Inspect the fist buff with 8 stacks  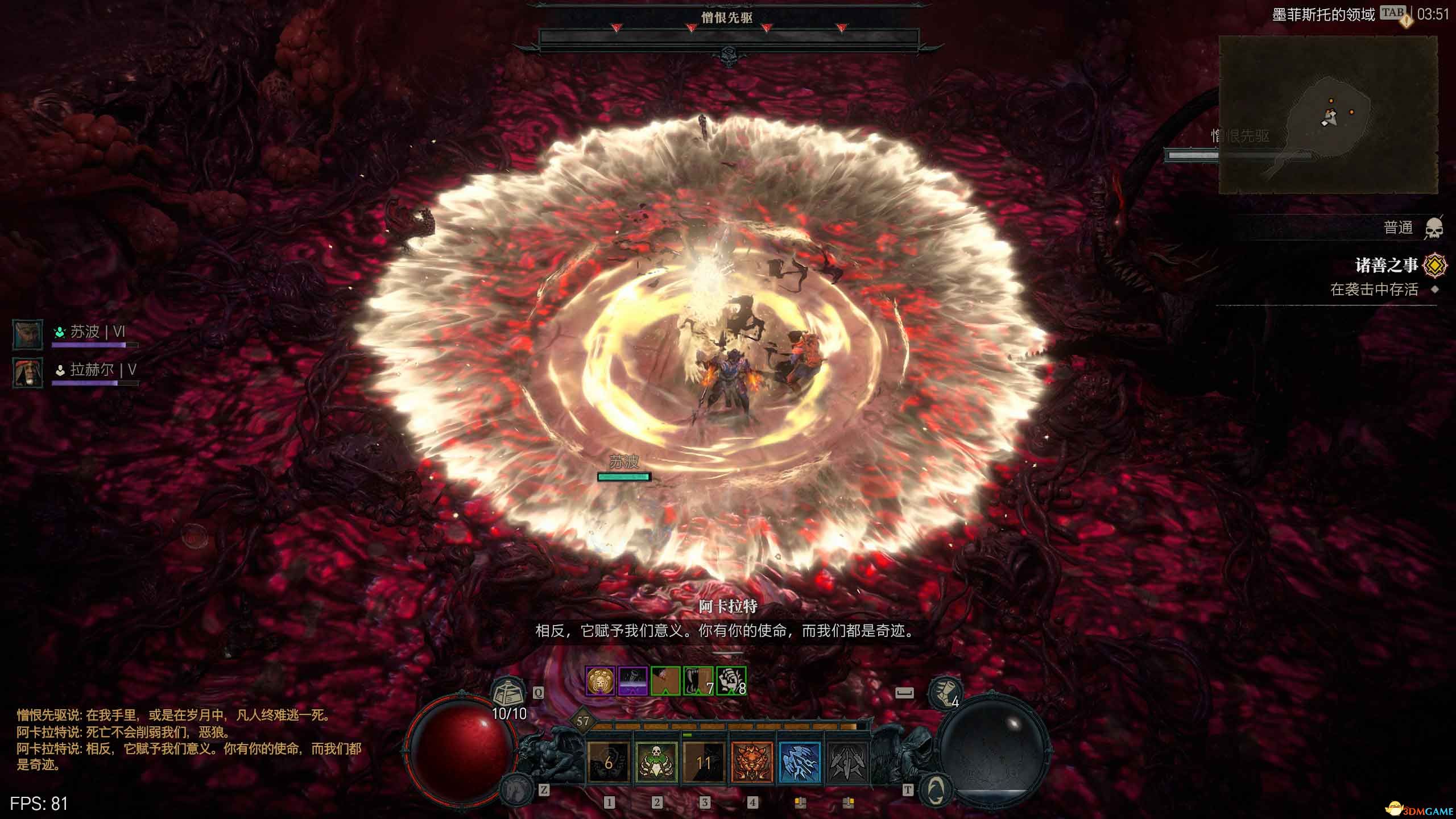[731, 681]
